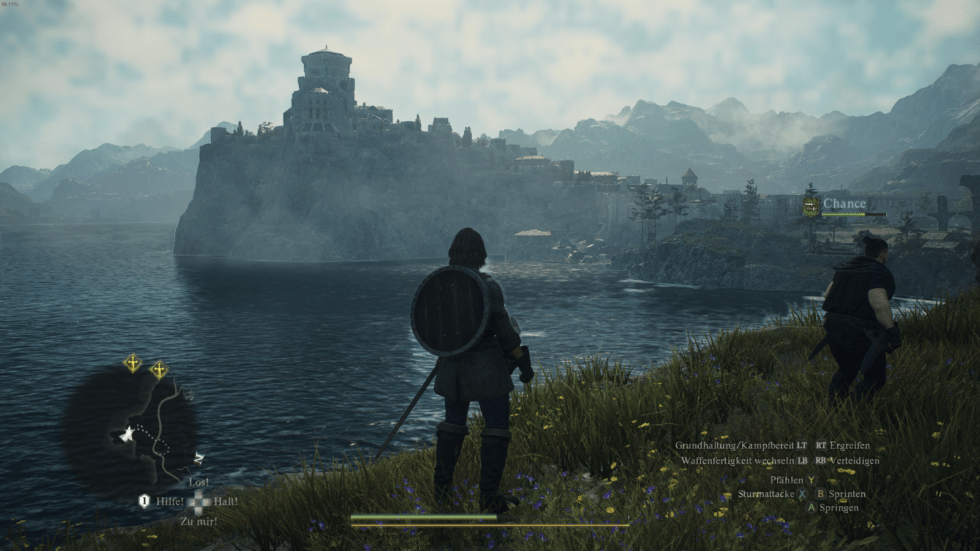Select the Chance pawn name tag

click(845, 204)
